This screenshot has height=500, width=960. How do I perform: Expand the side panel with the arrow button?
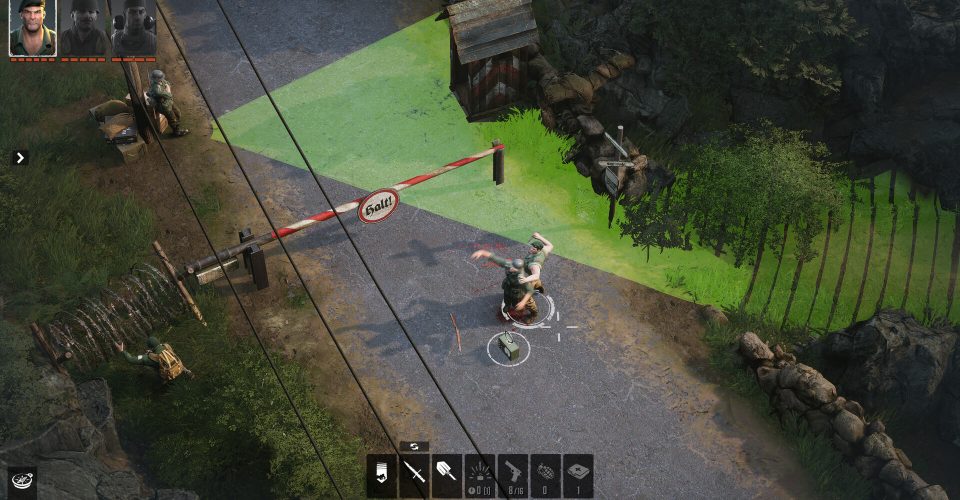pos(20,157)
